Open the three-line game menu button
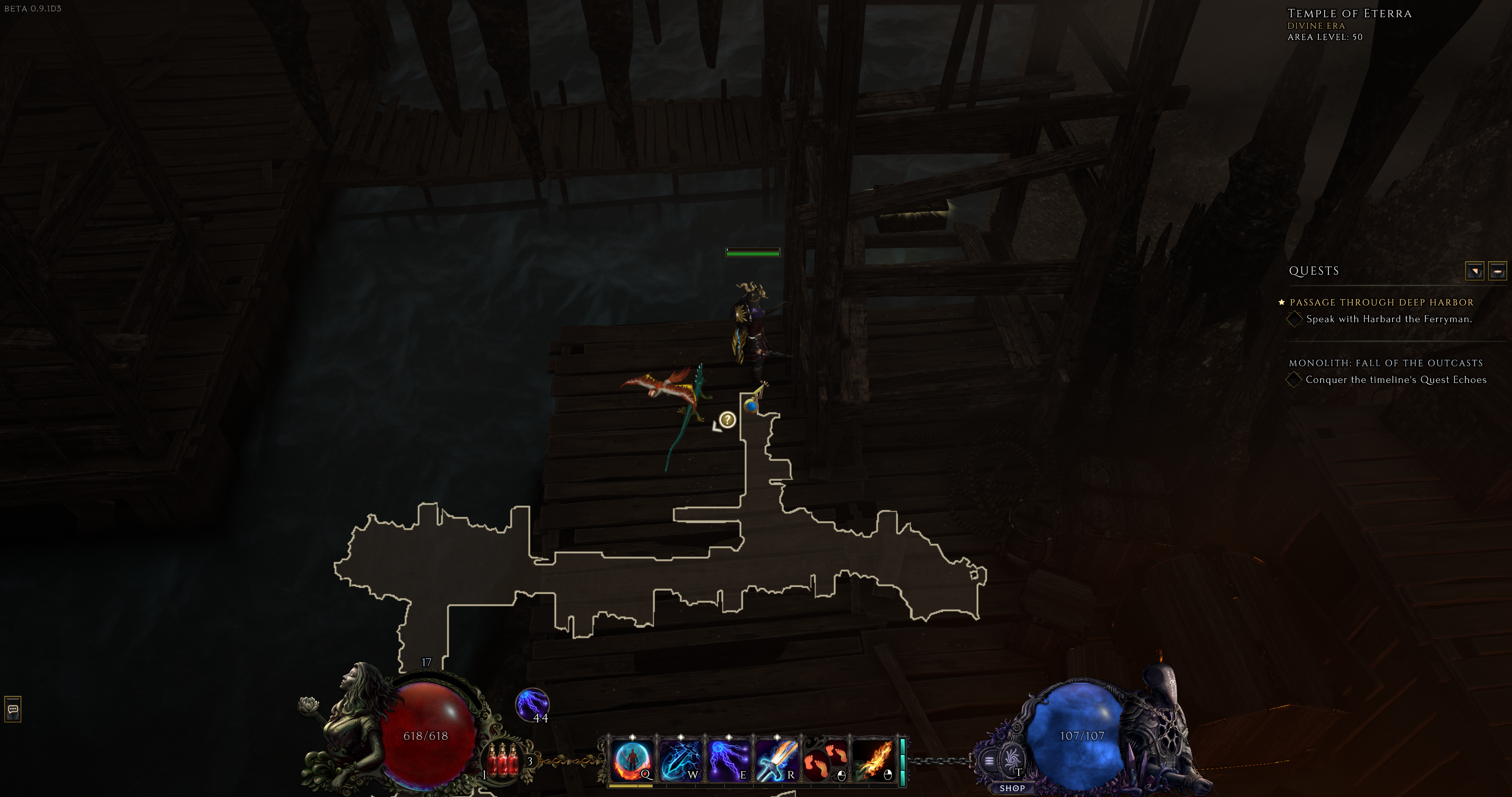This screenshot has height=797, width=1512. pyautogui.click(x=989, y=761)
